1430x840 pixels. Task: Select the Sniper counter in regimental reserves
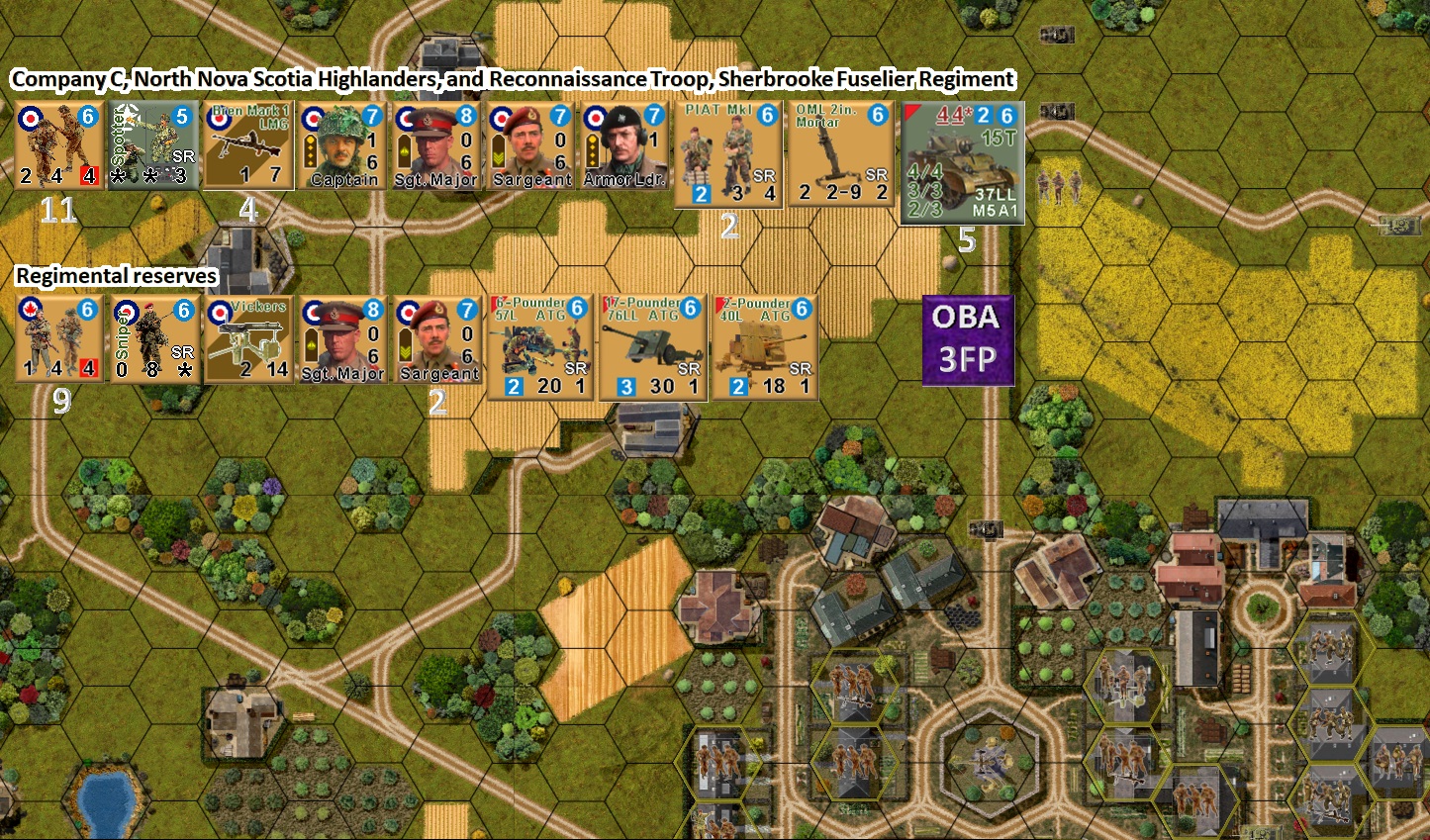(155, 341)
